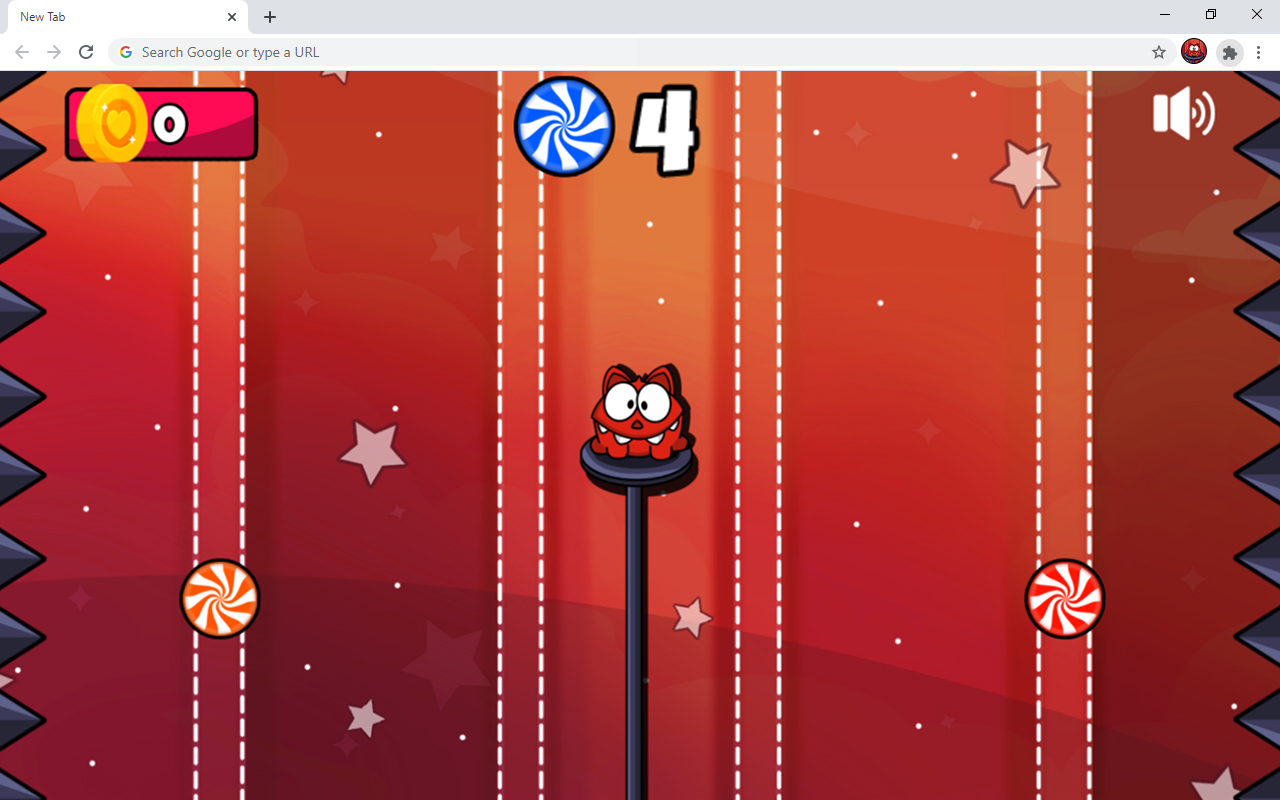Click the browser profile avatar icon
Image resolution: width=1280 pixels, height=800 pixels.
1194,51
